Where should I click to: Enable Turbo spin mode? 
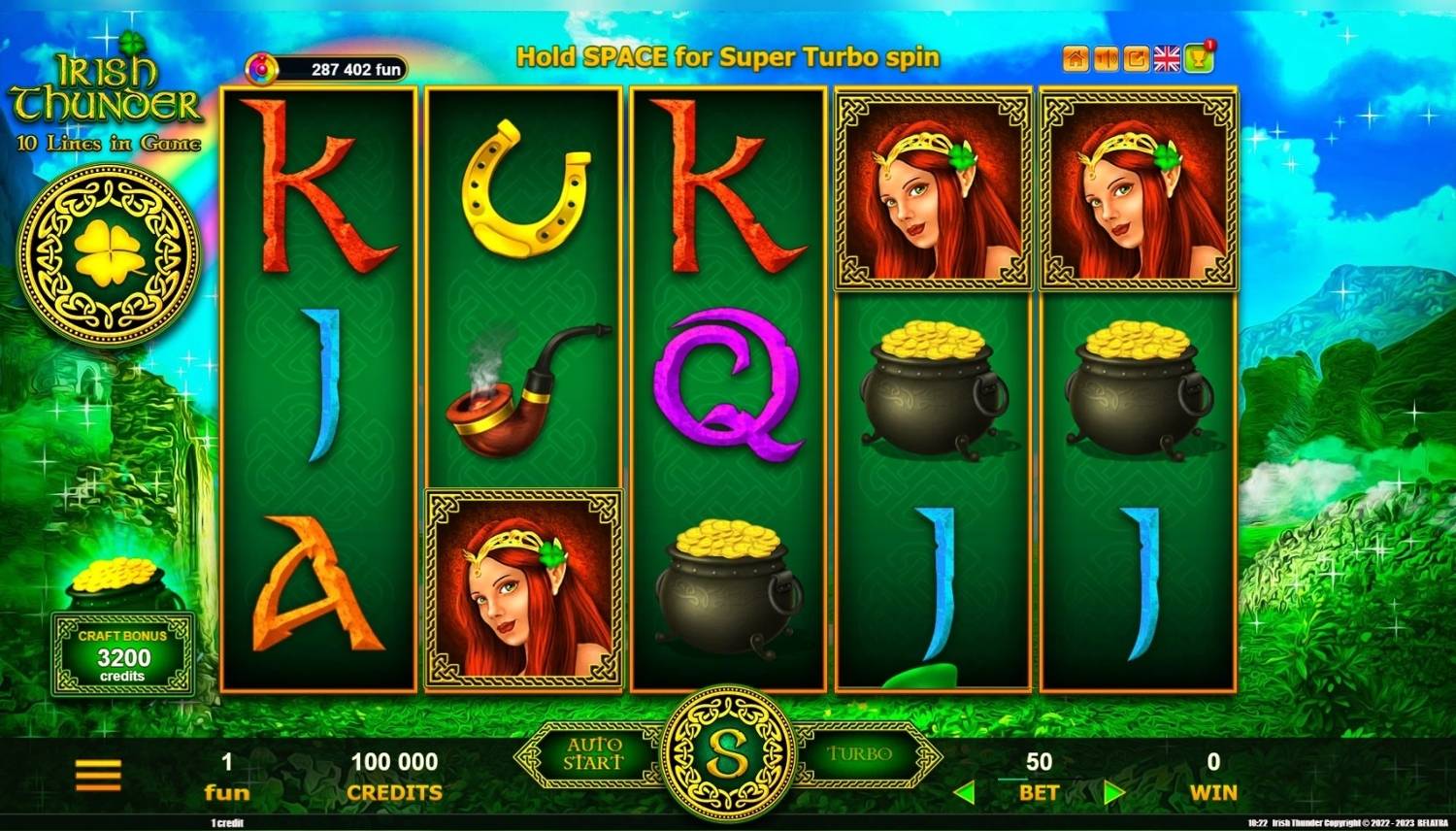click(860, 752)
